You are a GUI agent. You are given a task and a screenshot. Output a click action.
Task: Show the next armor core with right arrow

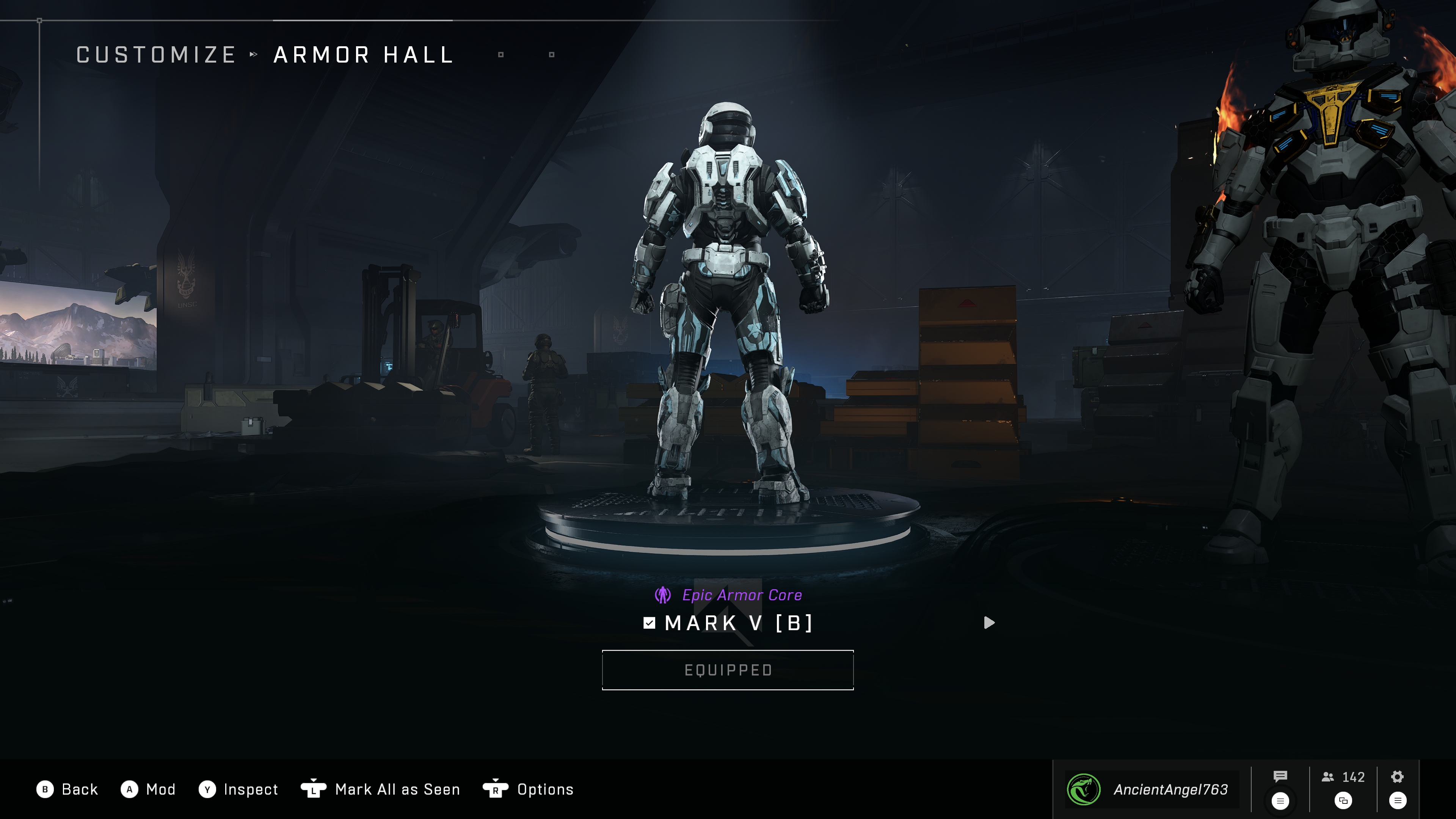pos(988,622)
